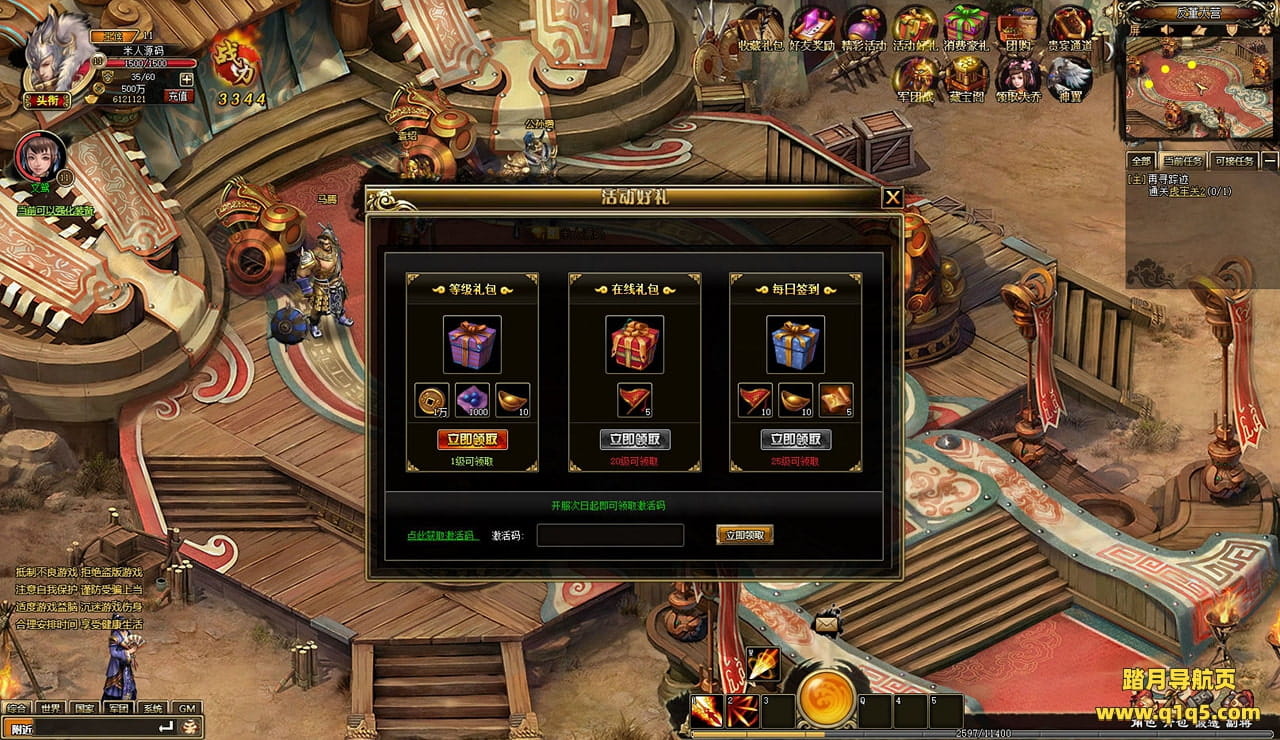Open the 好友奖励 friend rewards icon
This screenshot has height=740, width=1280.
point(812,27)
